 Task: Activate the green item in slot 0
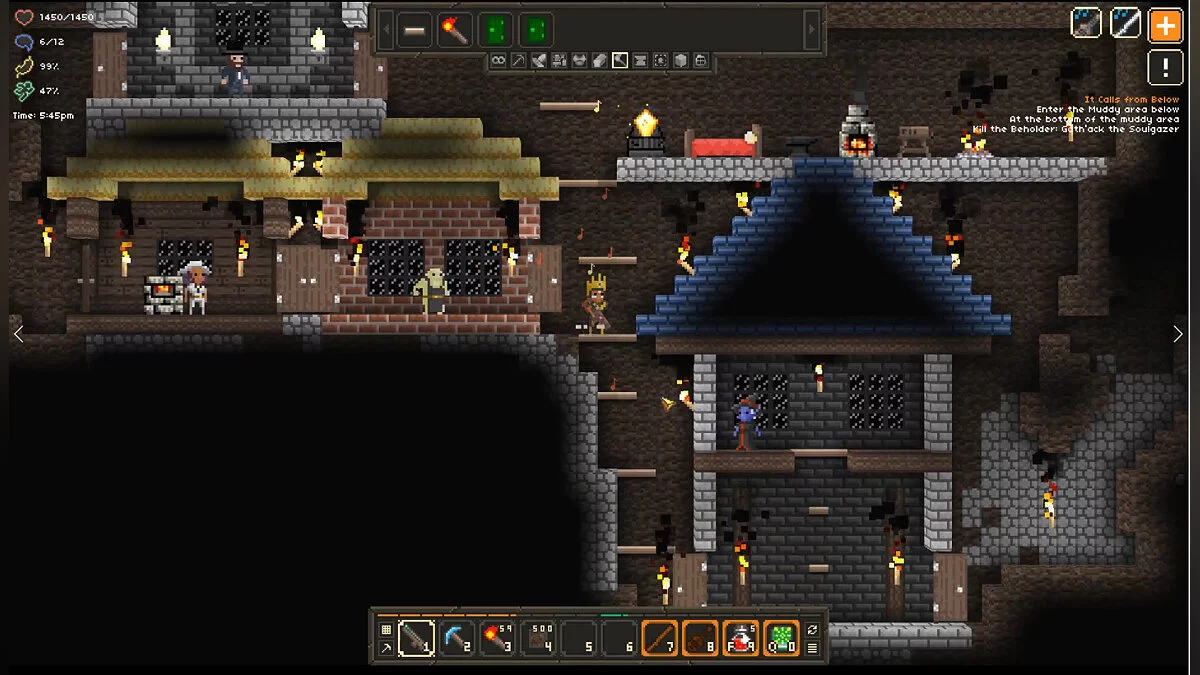[782, 638]
